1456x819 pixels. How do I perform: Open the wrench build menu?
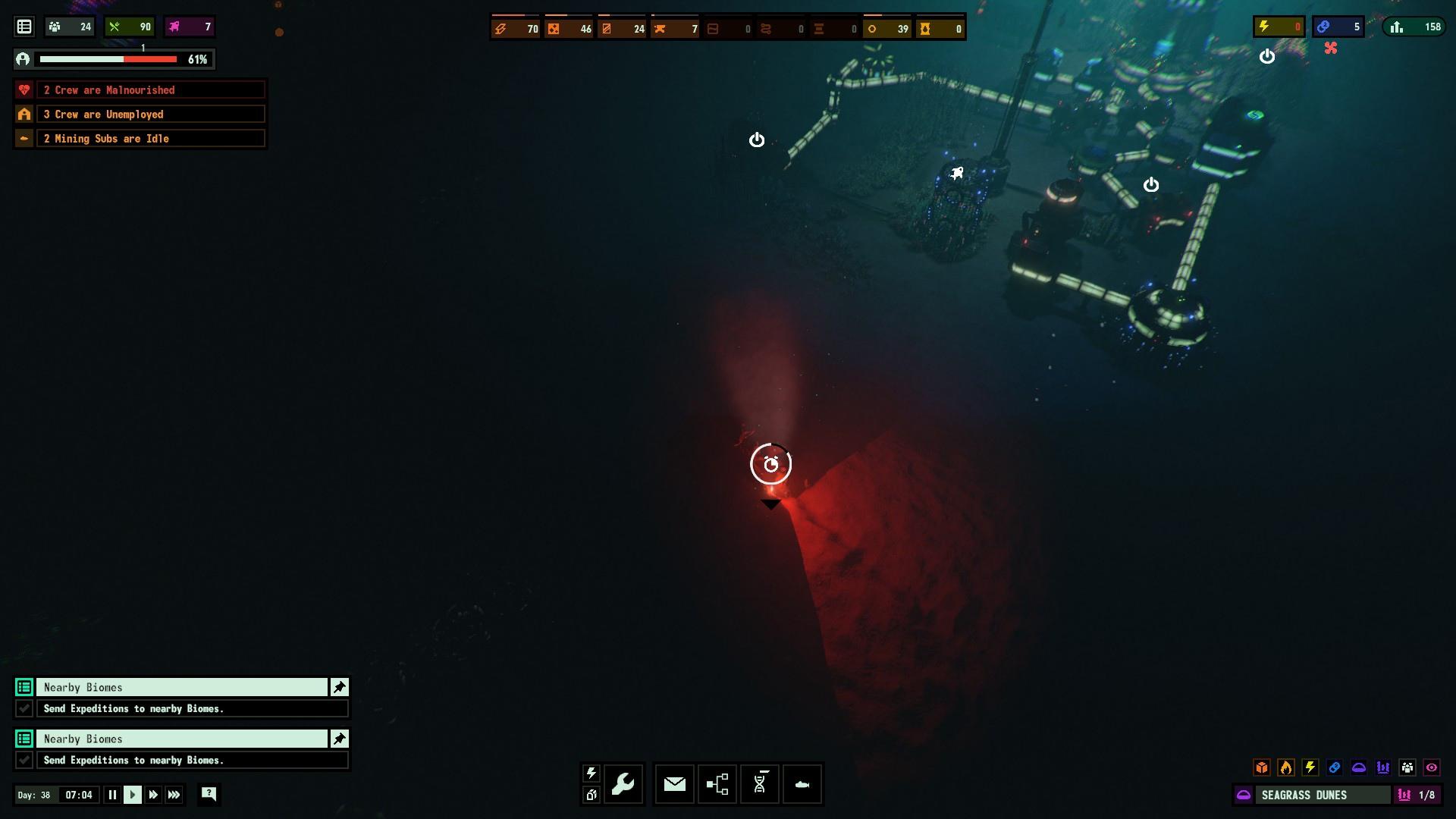pyautogui.click(x=623, y=783)
